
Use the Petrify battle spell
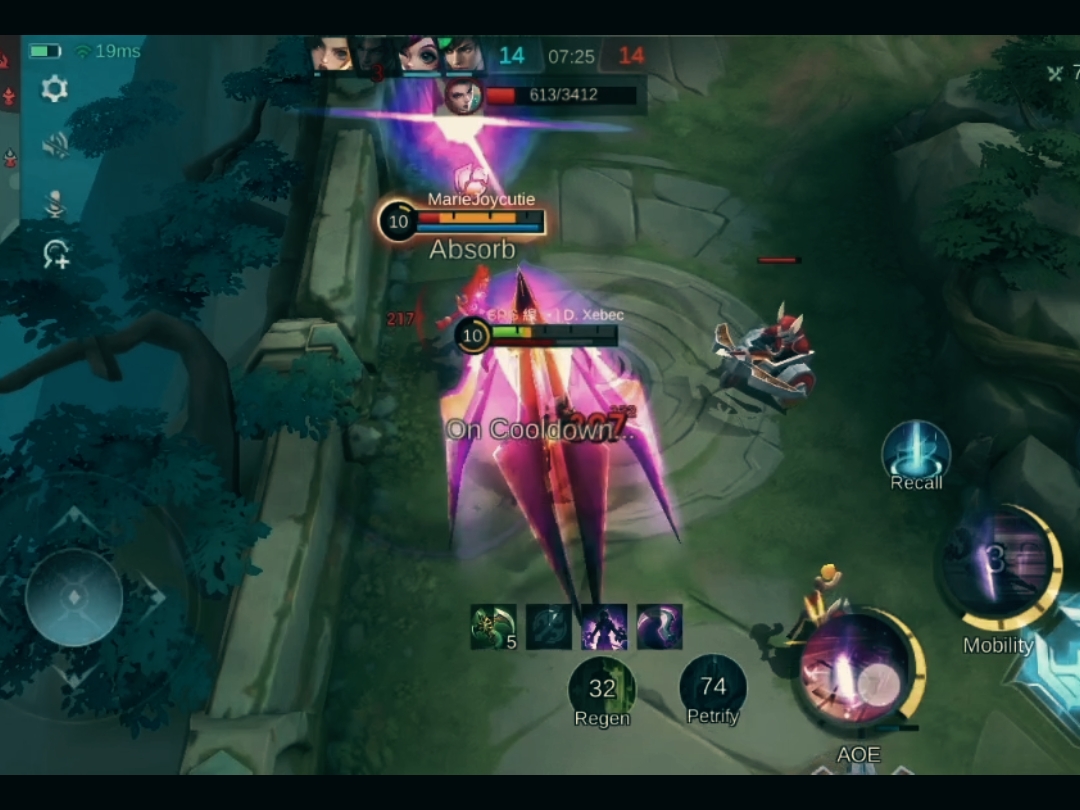coord(713,688)
